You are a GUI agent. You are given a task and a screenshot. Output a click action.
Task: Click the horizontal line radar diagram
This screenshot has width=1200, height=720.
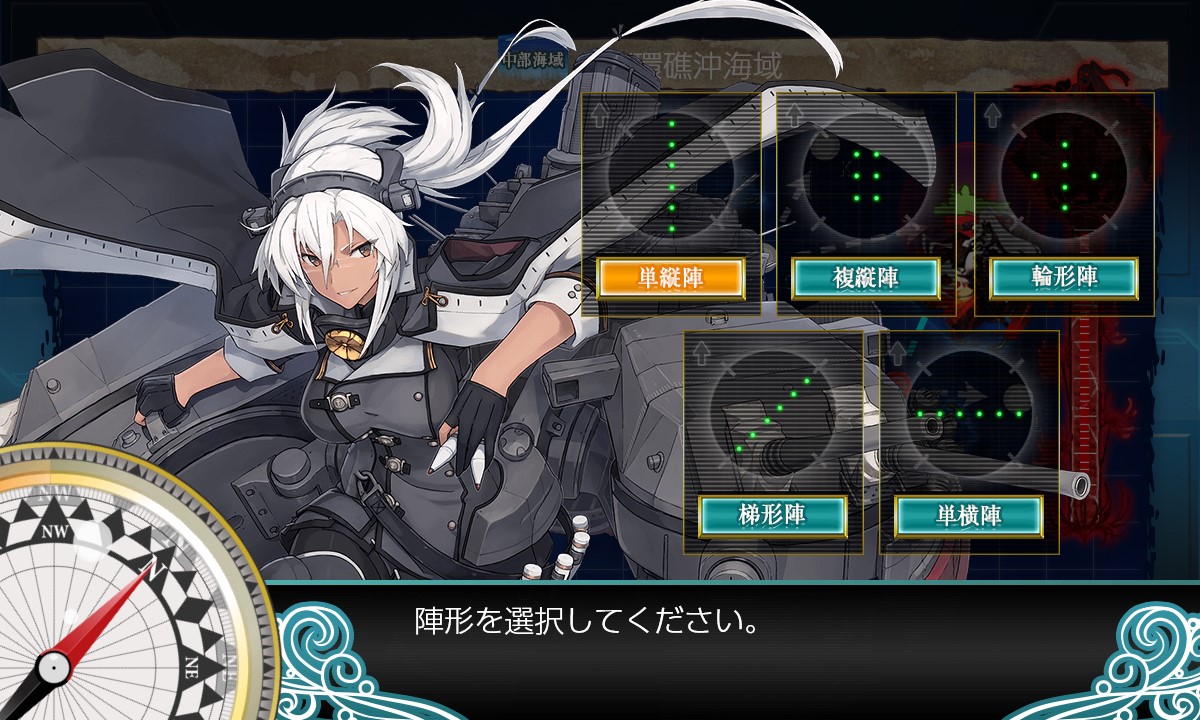(x=968, y=412)
